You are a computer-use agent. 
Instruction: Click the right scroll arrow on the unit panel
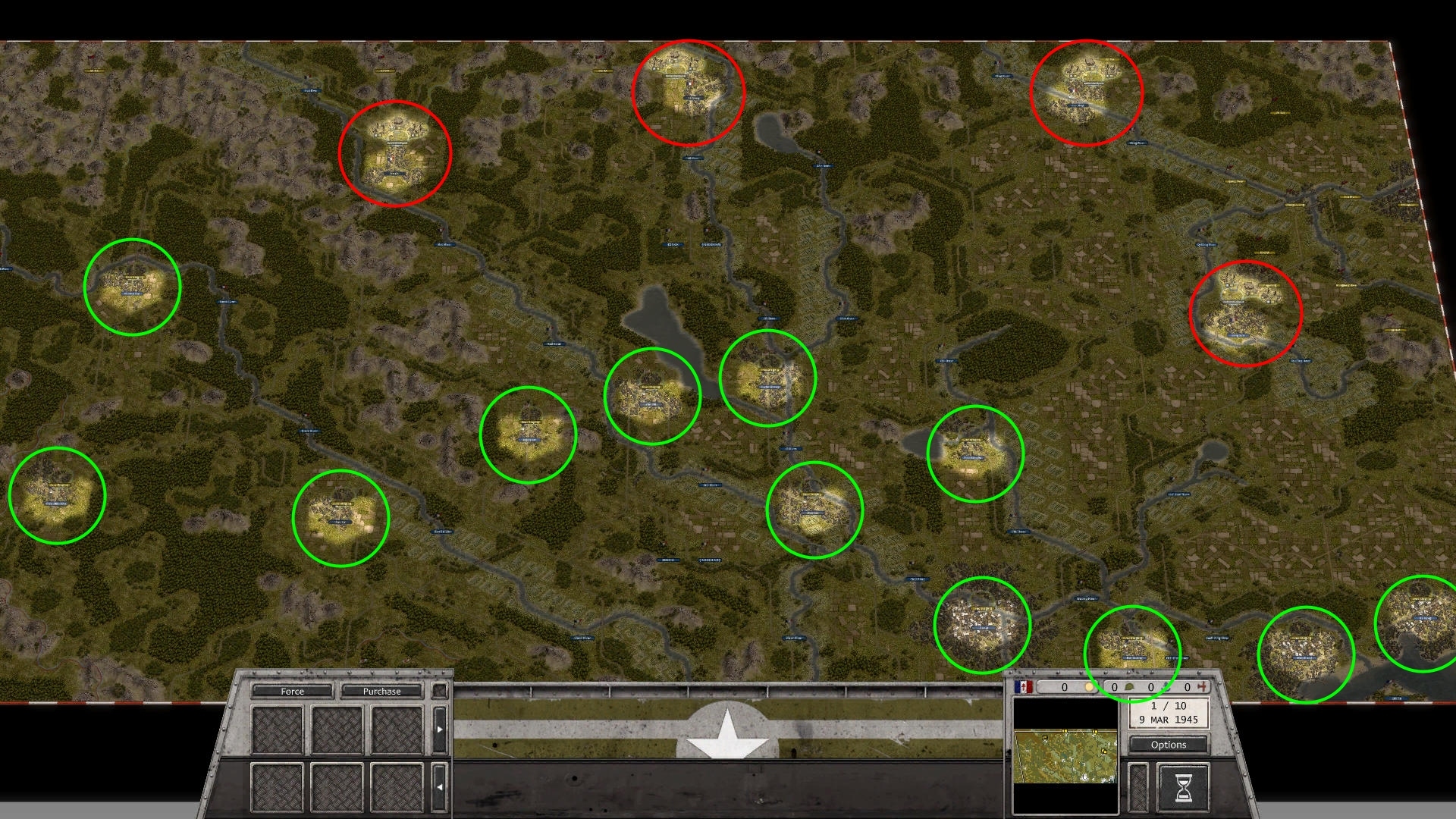click(440, 729)
